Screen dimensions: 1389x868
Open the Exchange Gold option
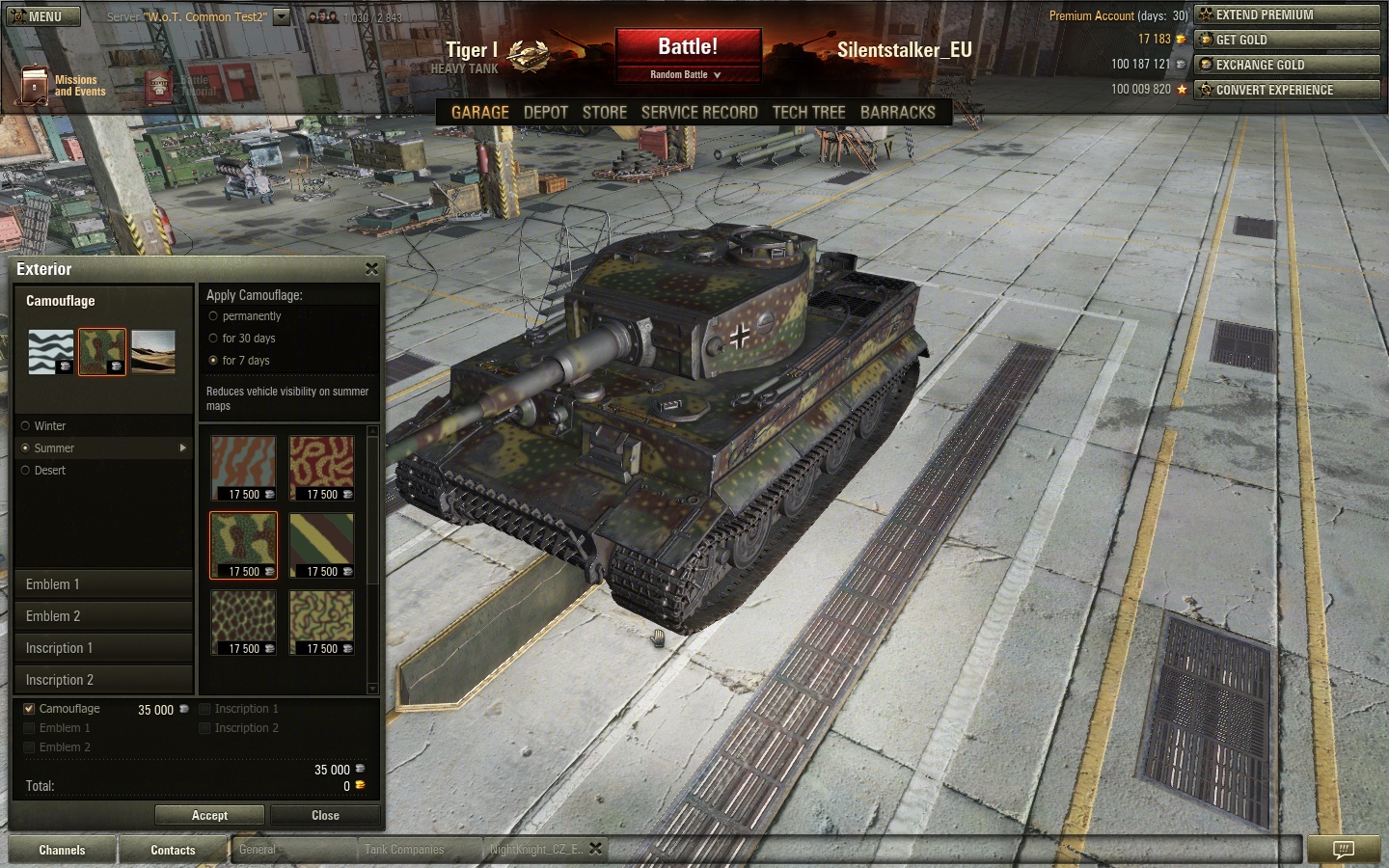tap(1287, 65)
